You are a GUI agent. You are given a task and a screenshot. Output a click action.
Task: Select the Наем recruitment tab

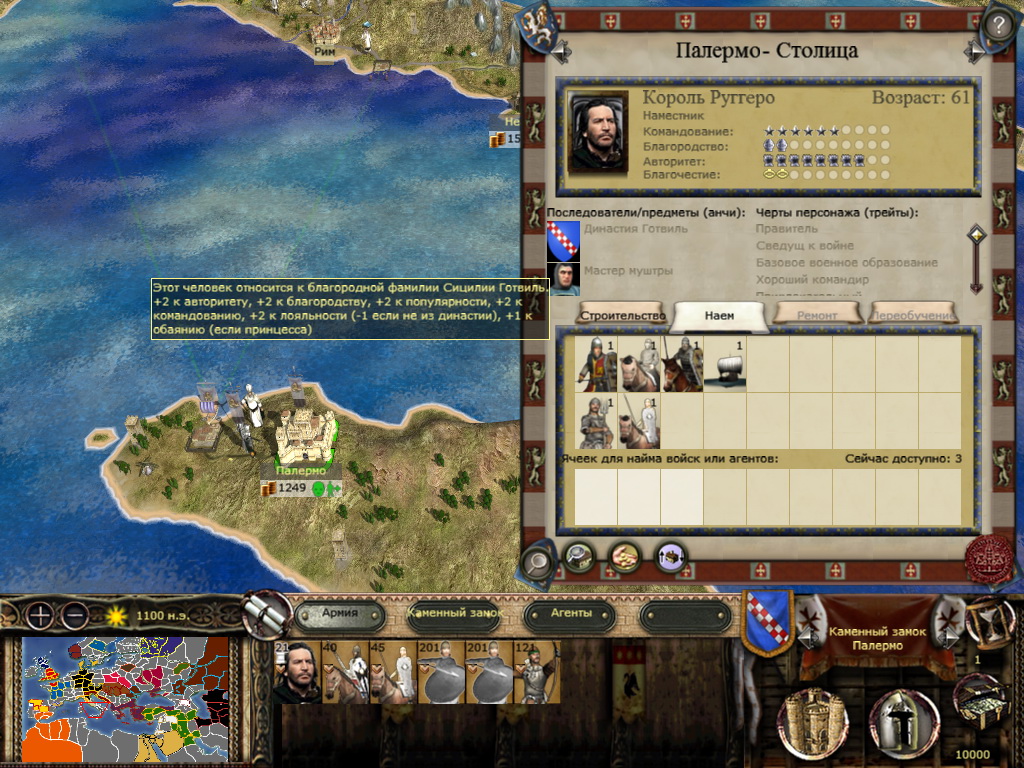point(719,315)
